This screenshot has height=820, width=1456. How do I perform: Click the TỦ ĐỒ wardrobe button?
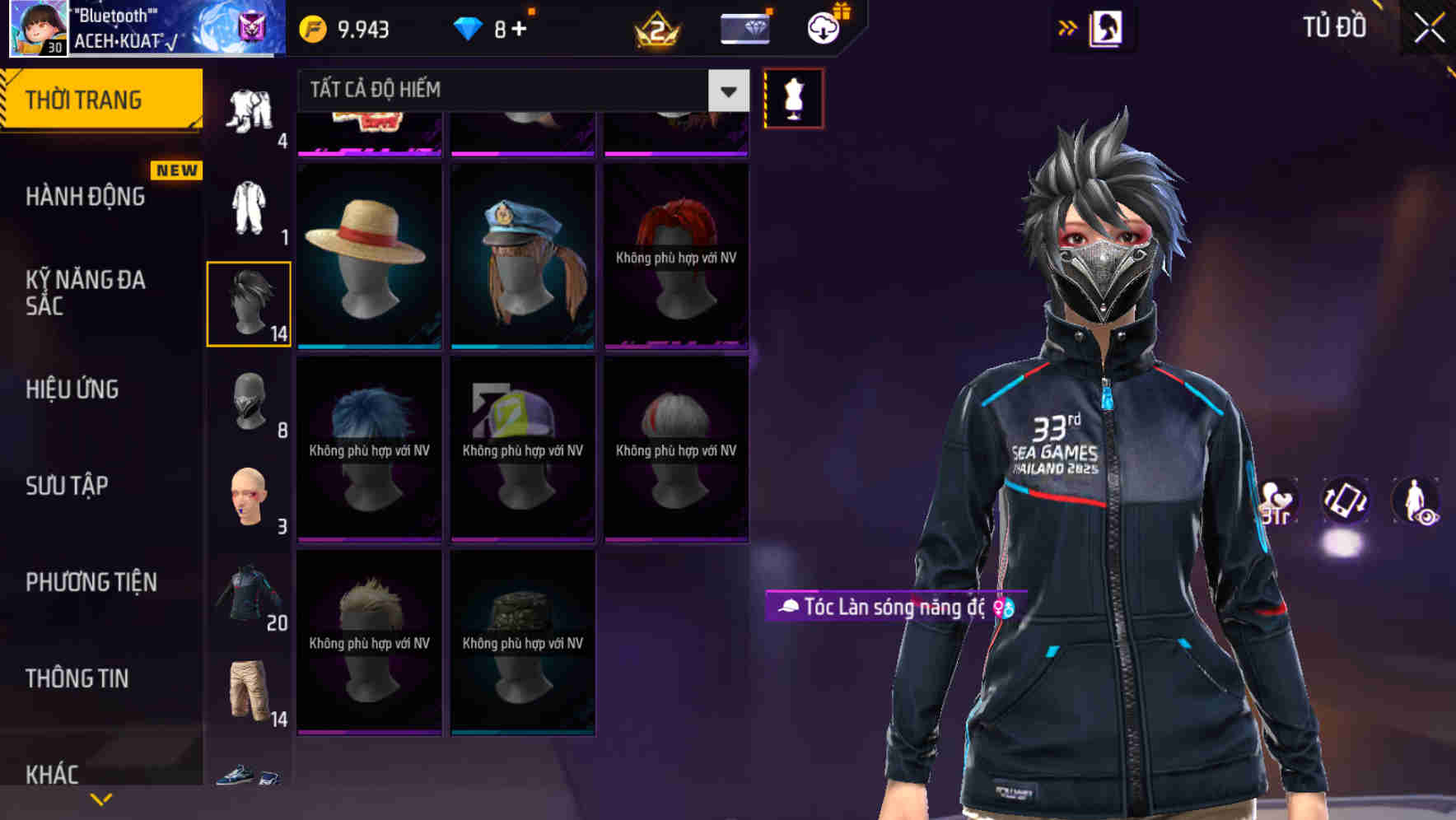(x=1335, y=26)
